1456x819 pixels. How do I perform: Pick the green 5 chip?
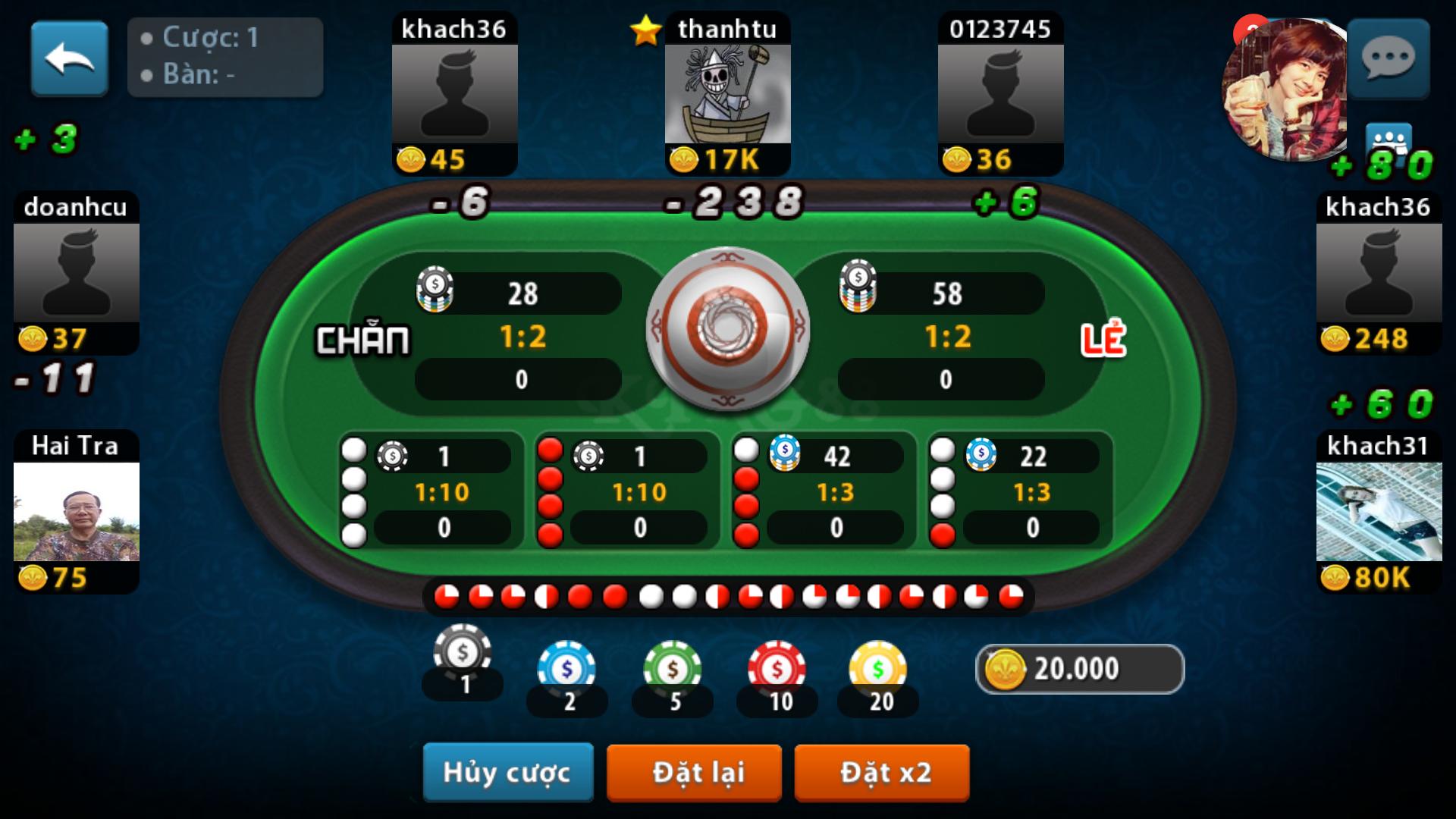pos(672,669)
